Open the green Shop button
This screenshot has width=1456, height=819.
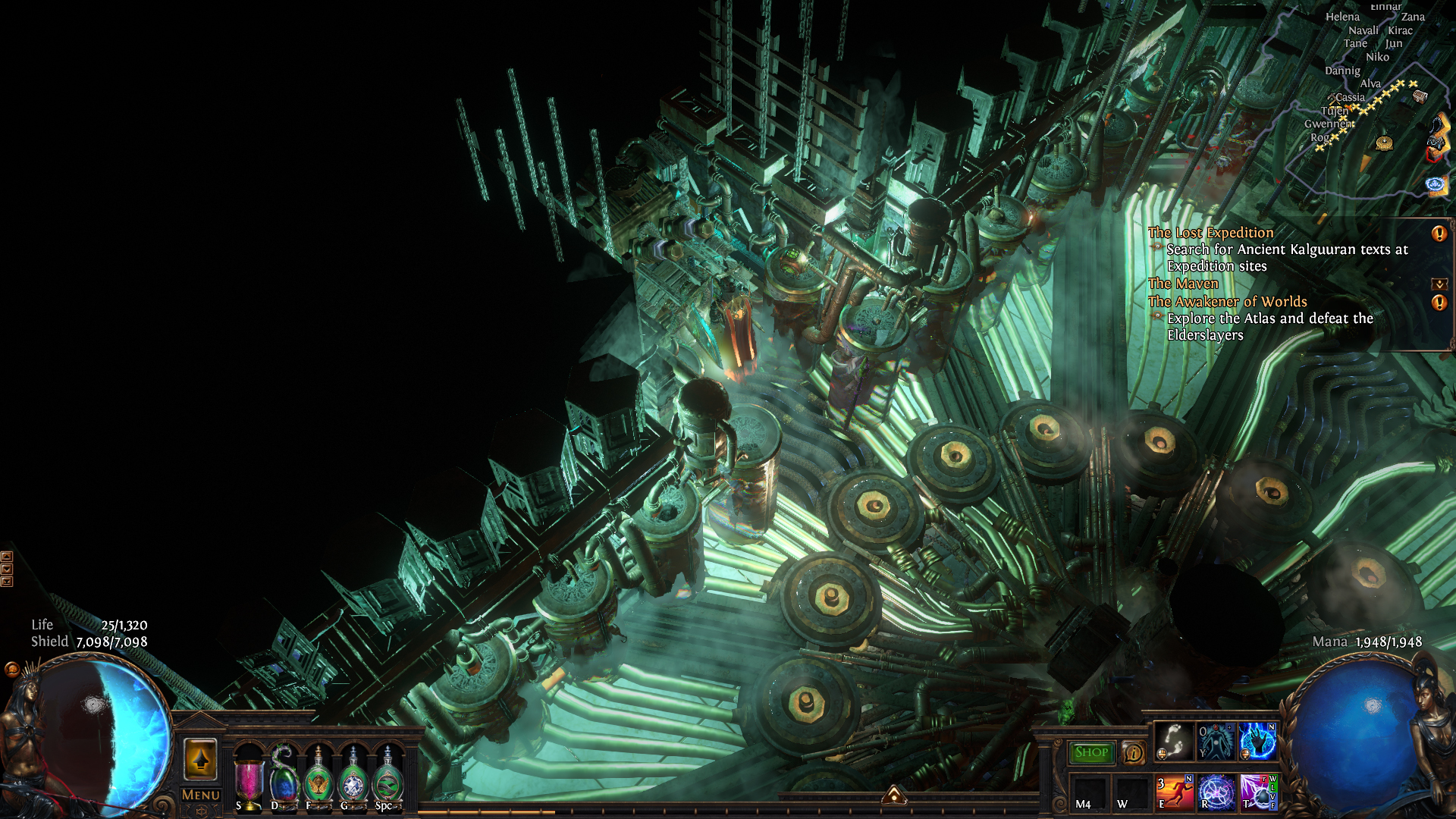[x=1091, y=752]
